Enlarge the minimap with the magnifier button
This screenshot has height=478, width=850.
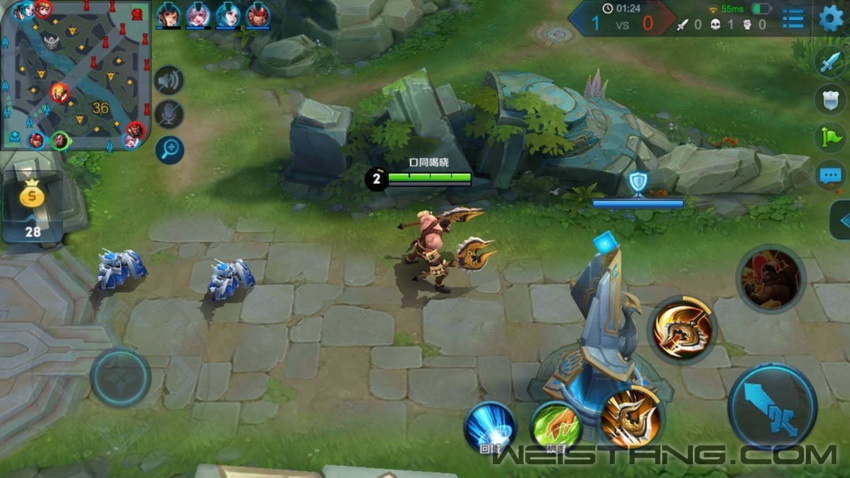coord(169,150)
